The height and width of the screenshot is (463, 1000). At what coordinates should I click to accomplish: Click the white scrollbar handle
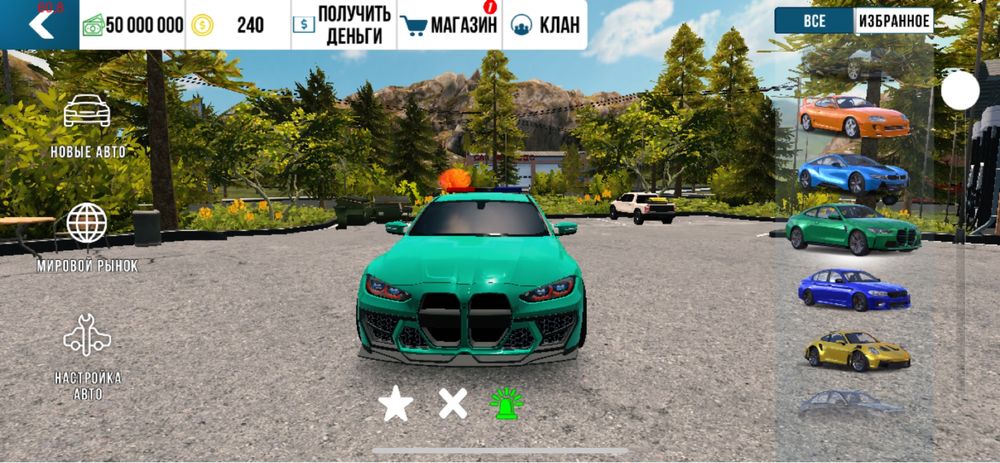[960, 91]
